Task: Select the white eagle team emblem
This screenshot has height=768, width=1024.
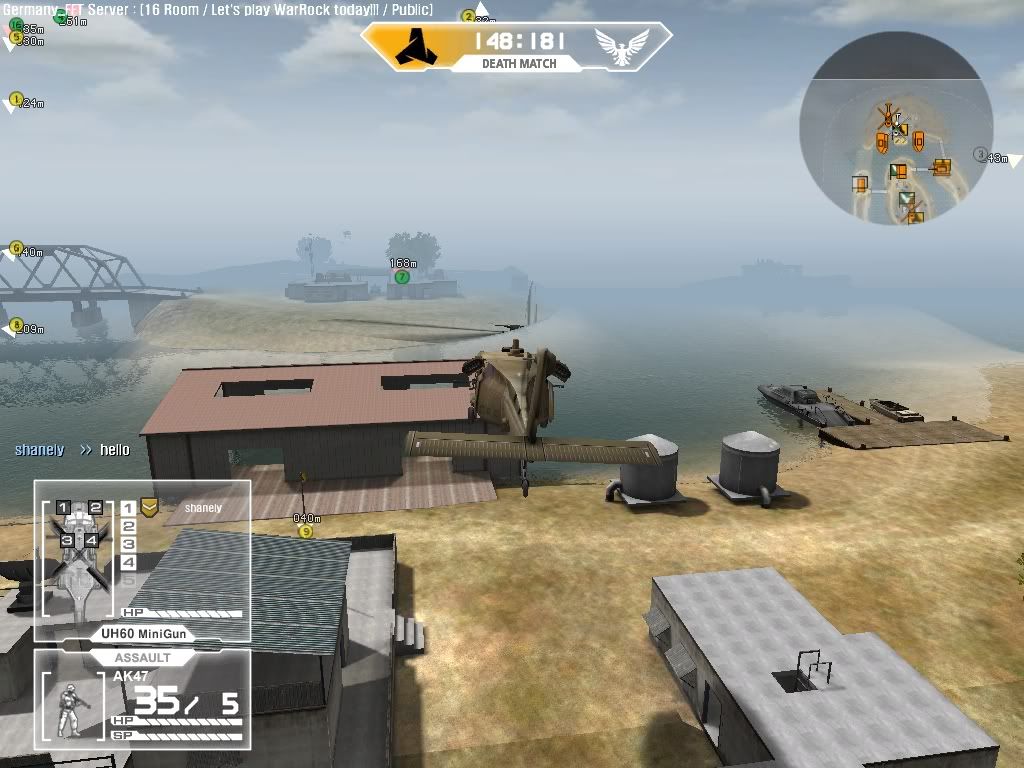Action: tap(619, 46)
